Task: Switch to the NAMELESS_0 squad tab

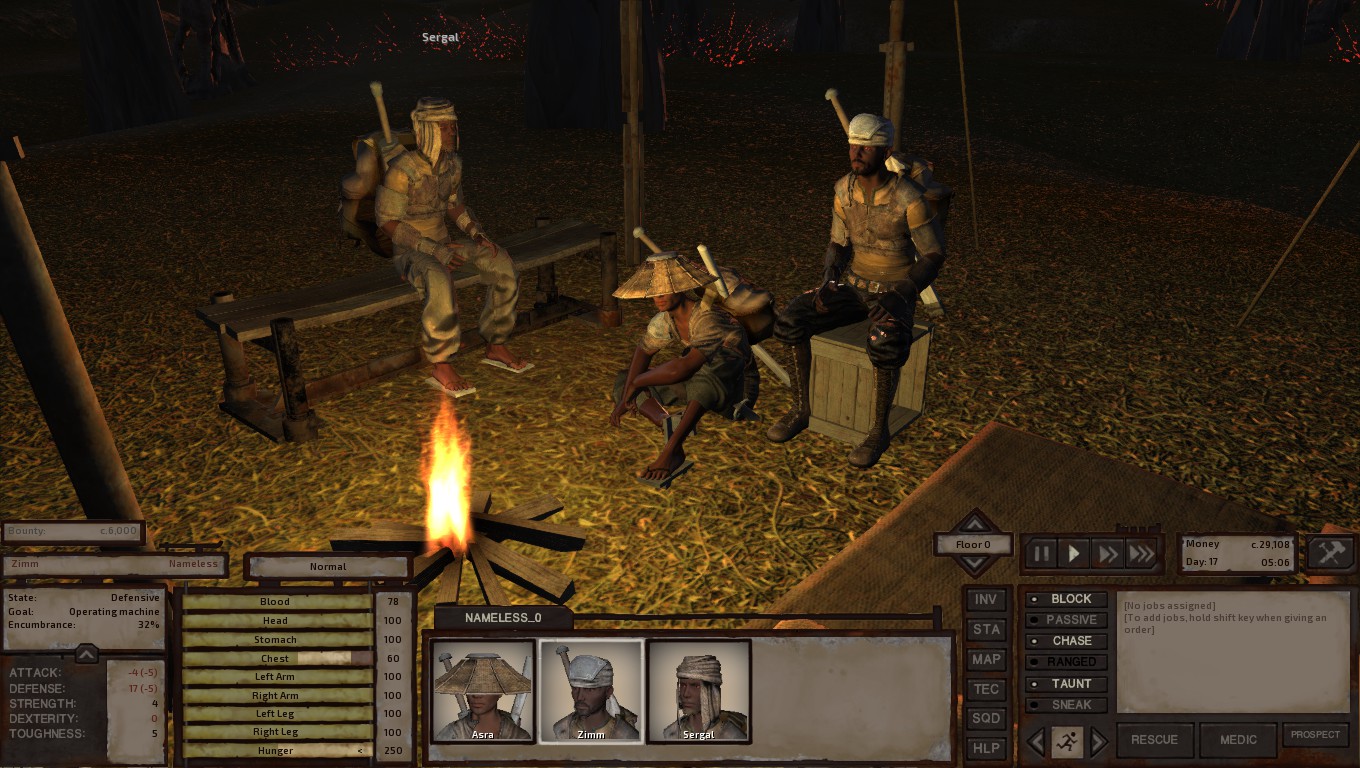Action: [x=503, y=618]
